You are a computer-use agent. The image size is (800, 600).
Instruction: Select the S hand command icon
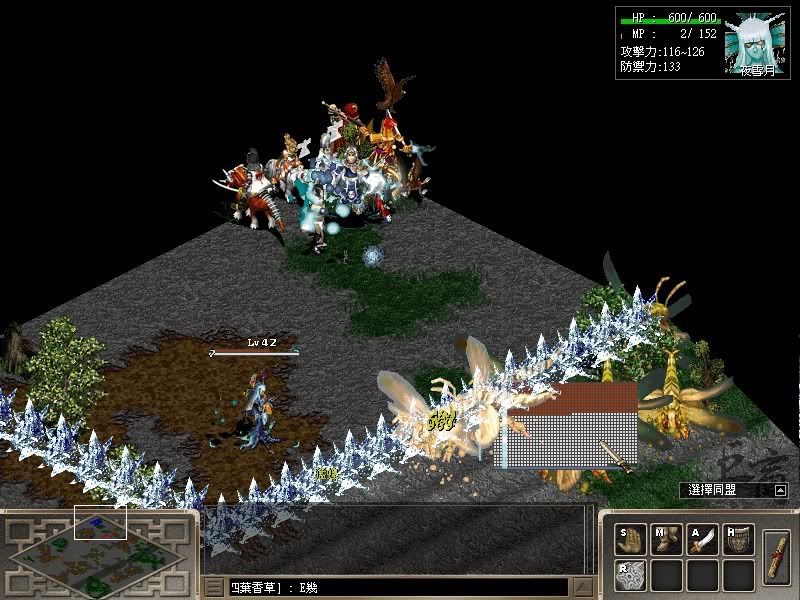click(x=629, y=541)
